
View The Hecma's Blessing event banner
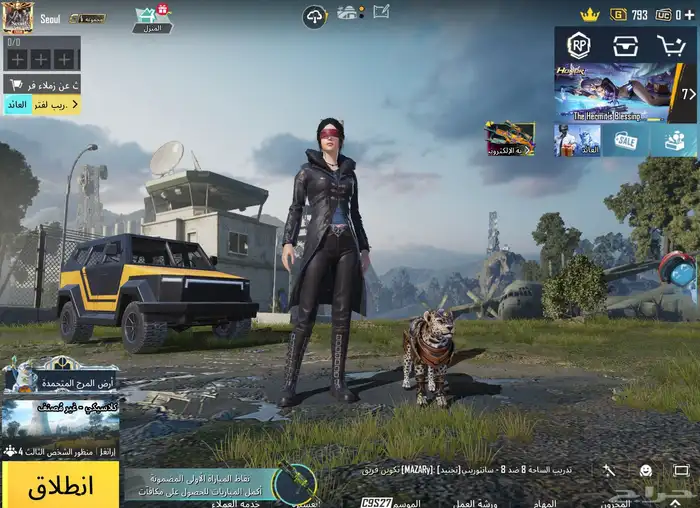(615, 92)
